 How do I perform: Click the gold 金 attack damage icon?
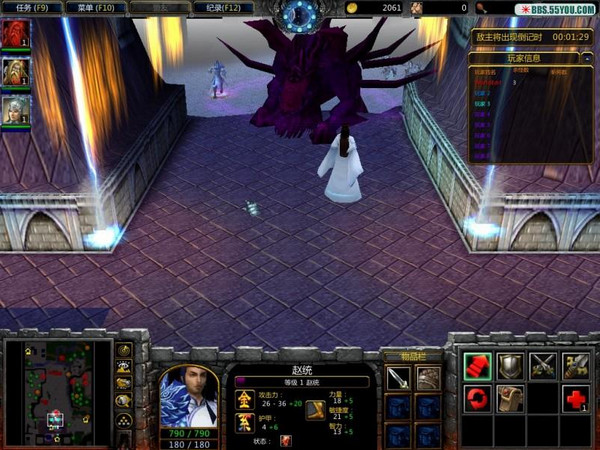(x=245, y=399)
